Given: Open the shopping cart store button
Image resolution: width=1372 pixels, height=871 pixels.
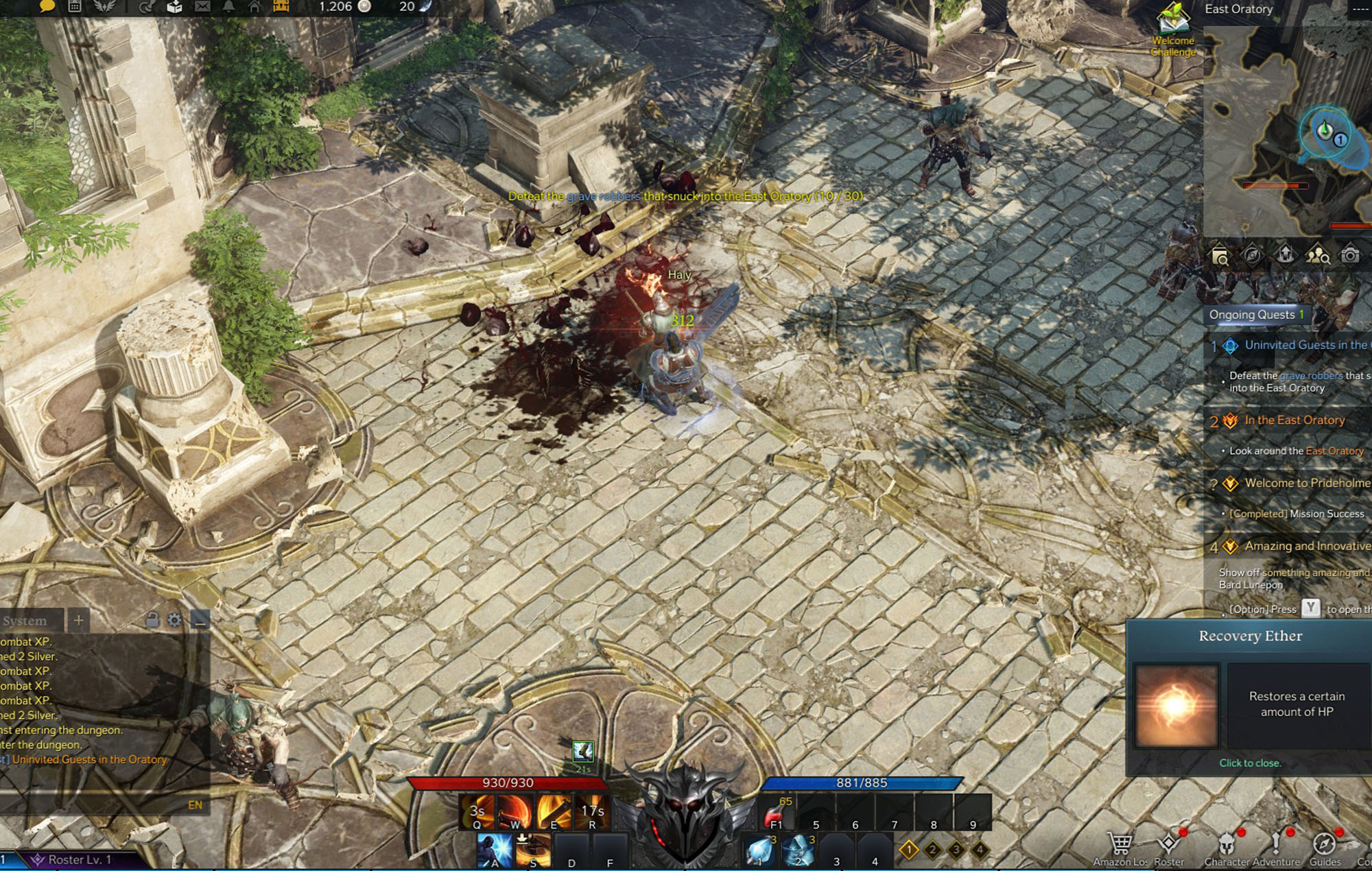Looking at the screenshot, I should coord(1120,847).
